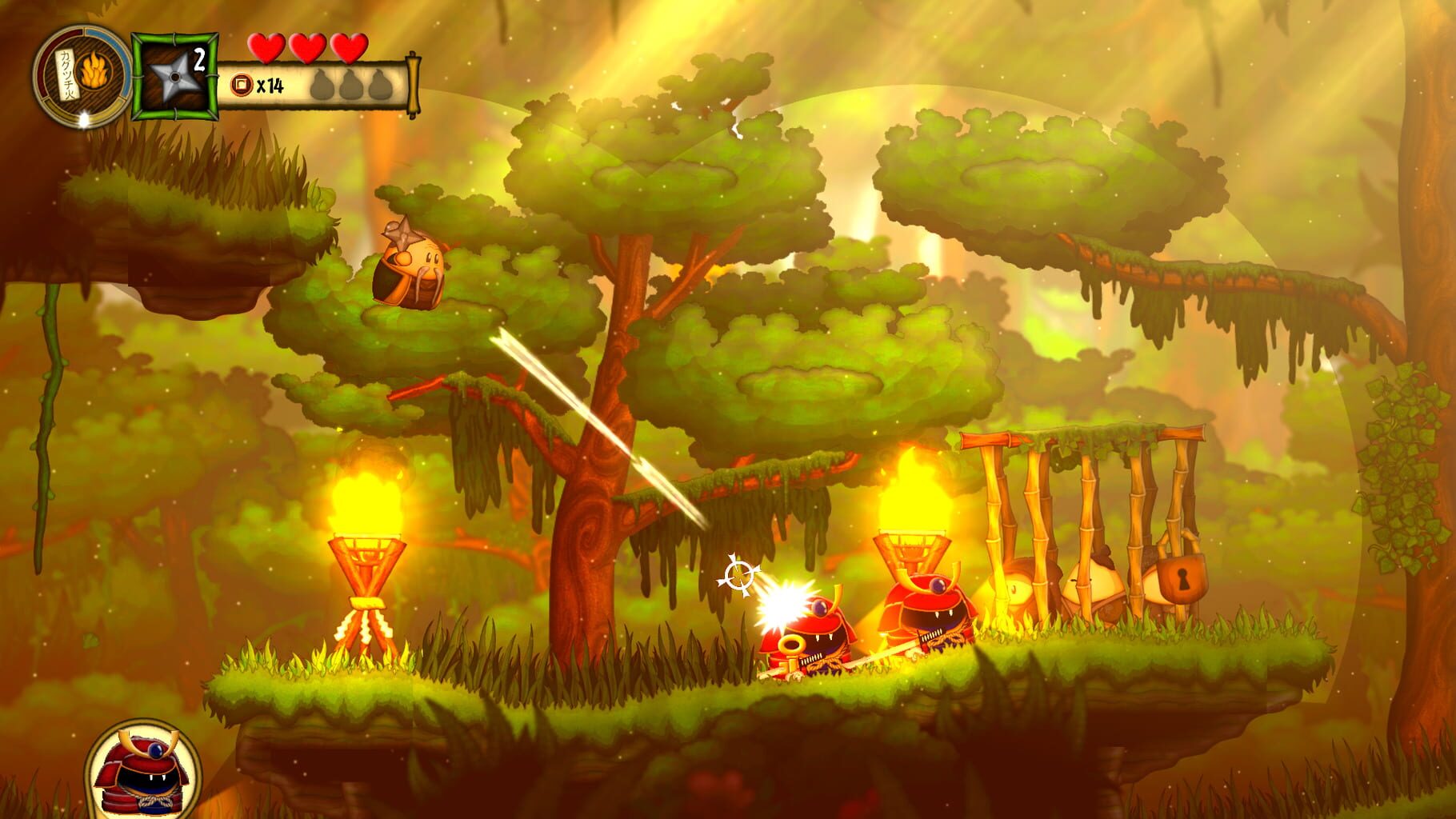This screenshot has height=819, width=1456.
Task: Click the middle pouch slot on the scroll
Action: click(x=350, y=83)
